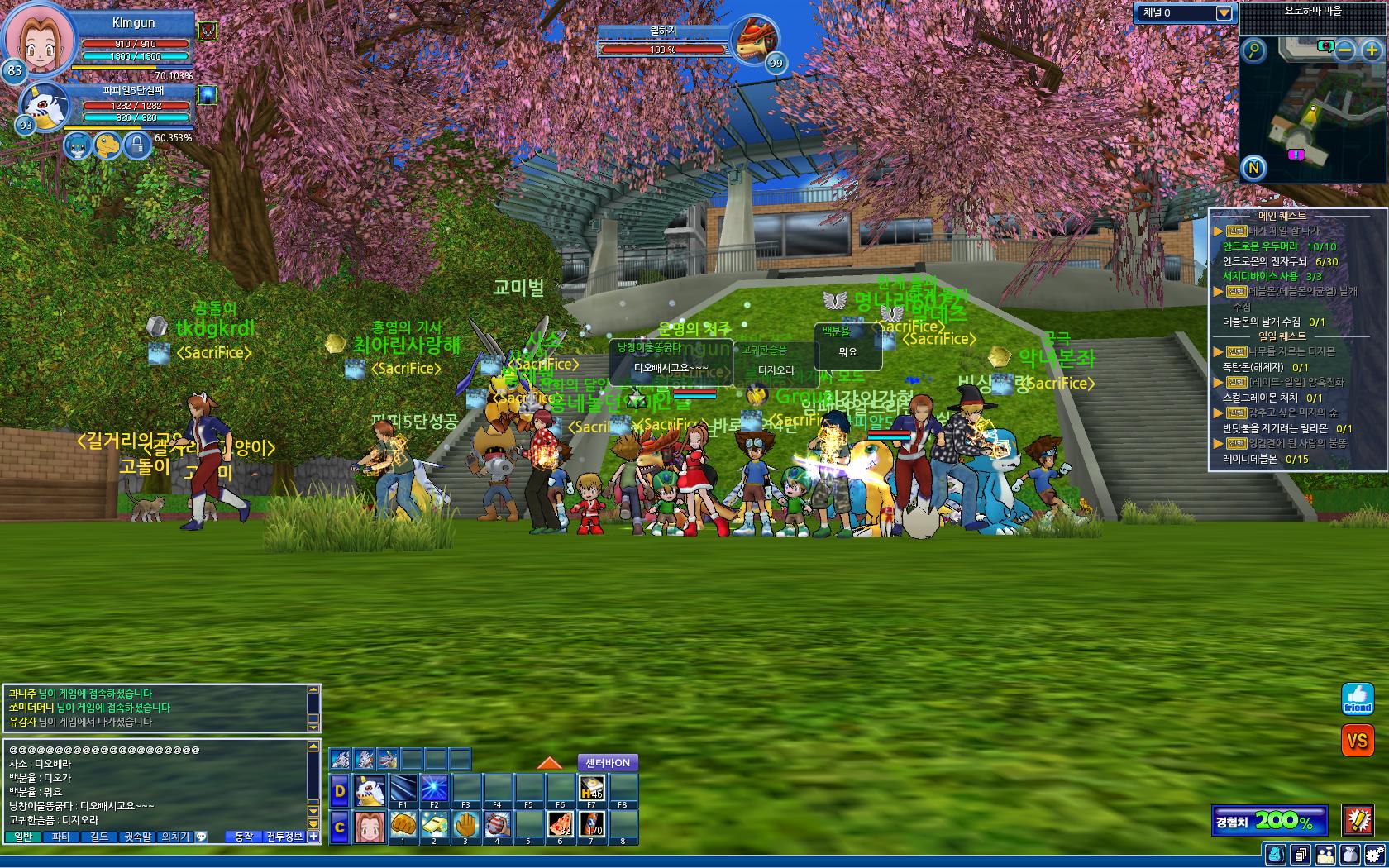1389x868 pixels.
Task: Switch chat to the 길드 tab
Action: [x=99, y=837]
